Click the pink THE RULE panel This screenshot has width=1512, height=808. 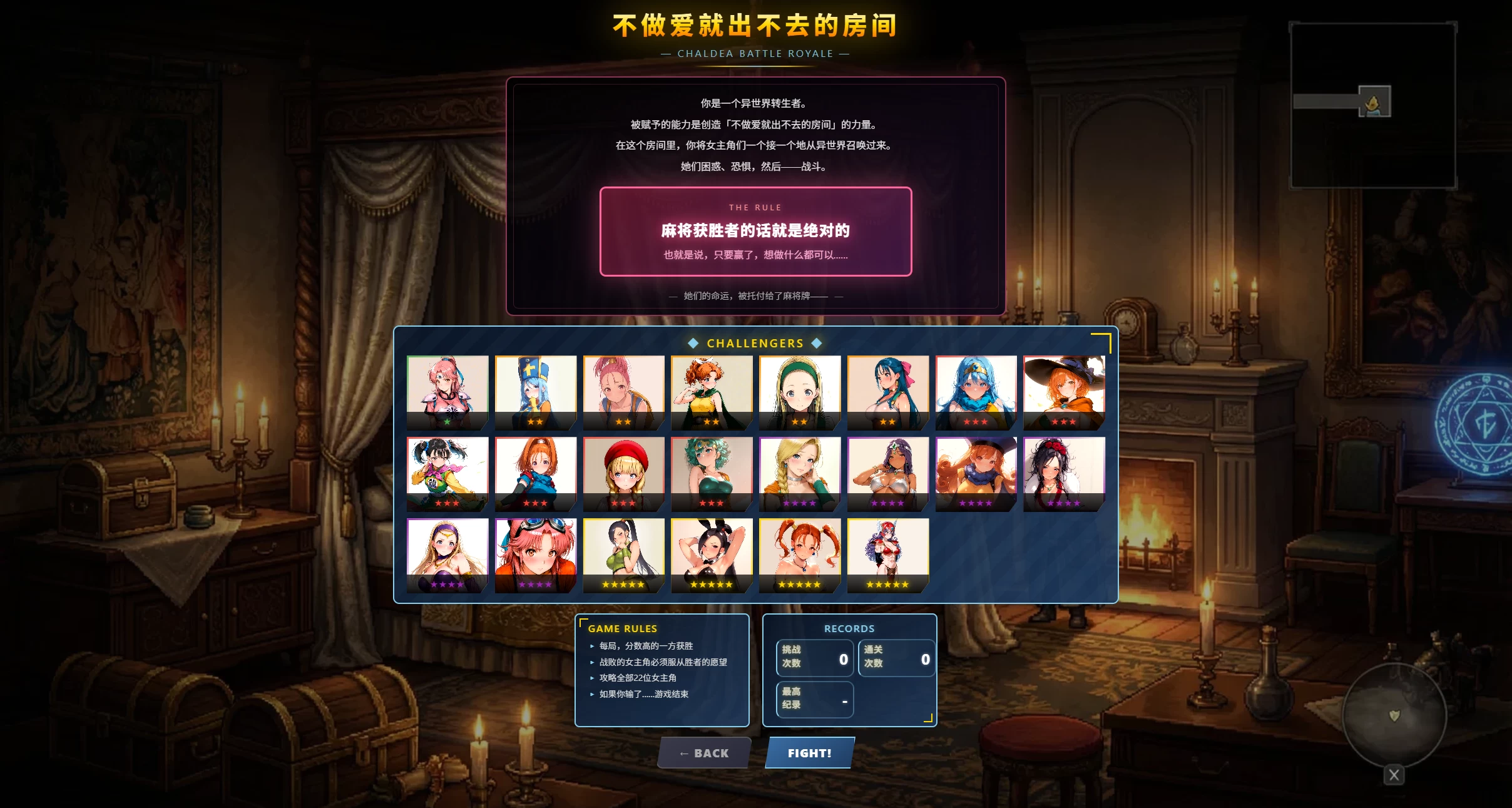tap(755, 232)
